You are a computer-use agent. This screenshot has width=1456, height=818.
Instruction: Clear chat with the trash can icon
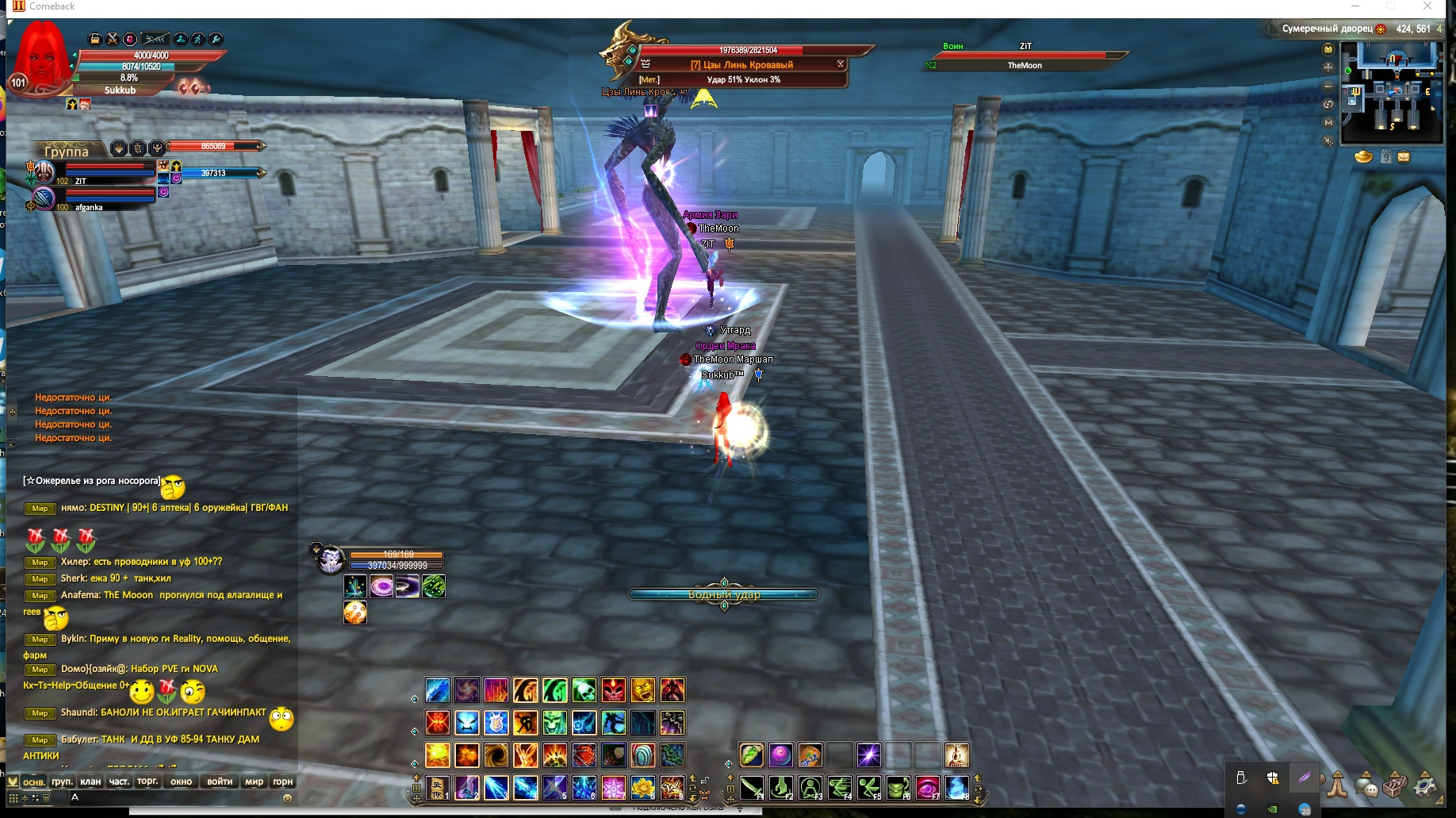coord(47,798)
